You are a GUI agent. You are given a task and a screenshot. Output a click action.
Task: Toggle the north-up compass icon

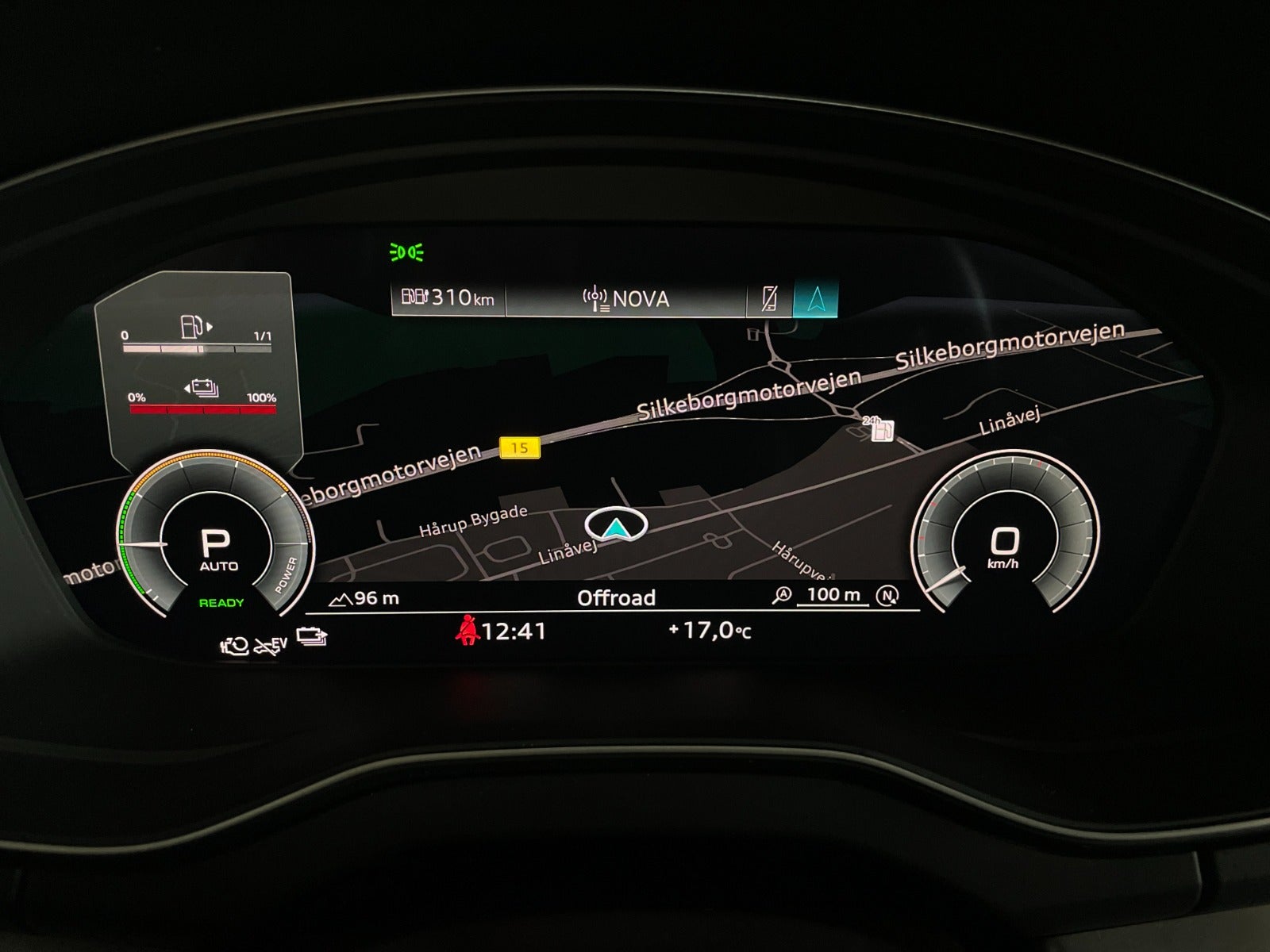click(887, 596)
